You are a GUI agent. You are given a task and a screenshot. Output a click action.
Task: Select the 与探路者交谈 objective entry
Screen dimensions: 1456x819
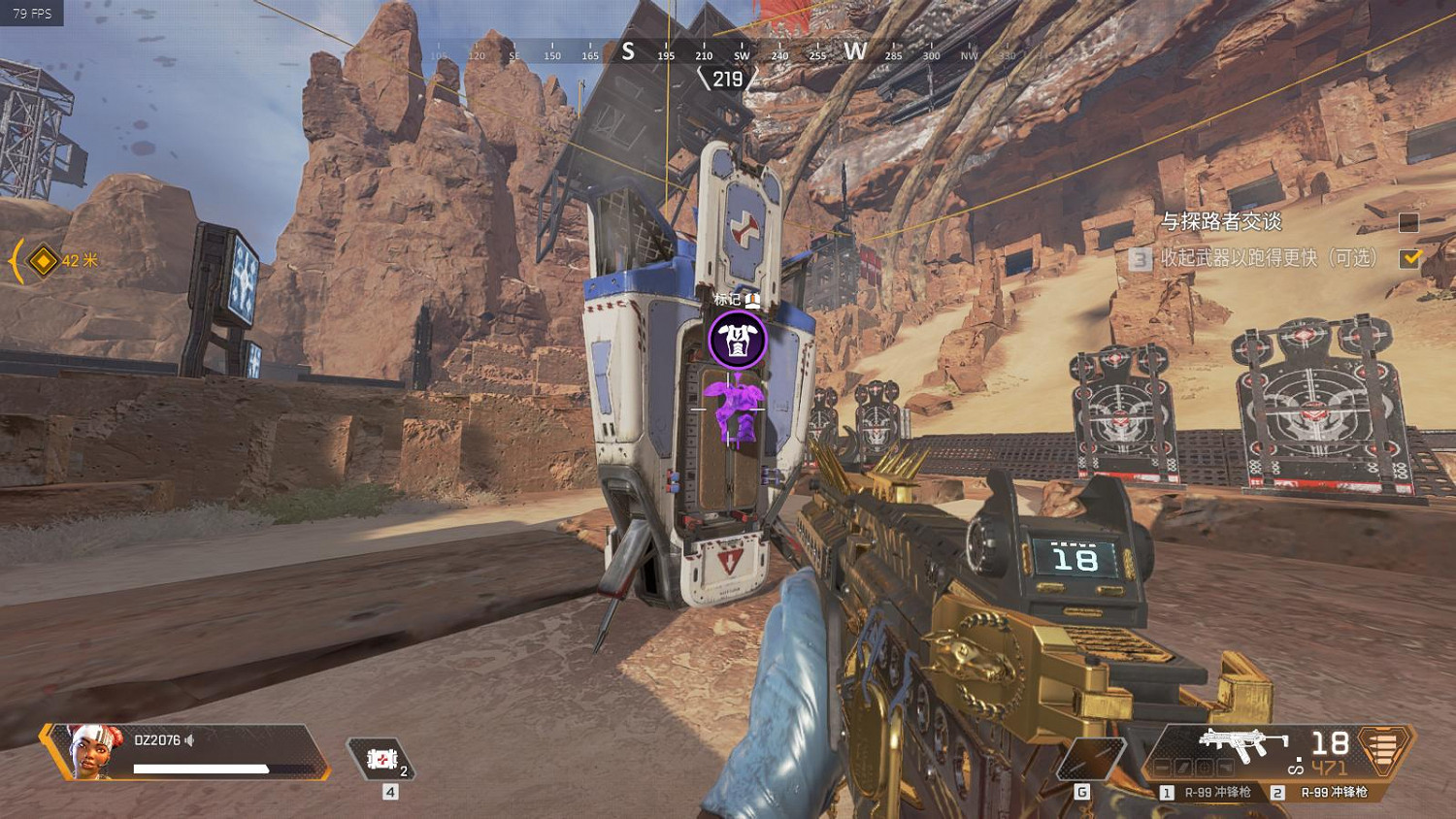coord(1221,222)
